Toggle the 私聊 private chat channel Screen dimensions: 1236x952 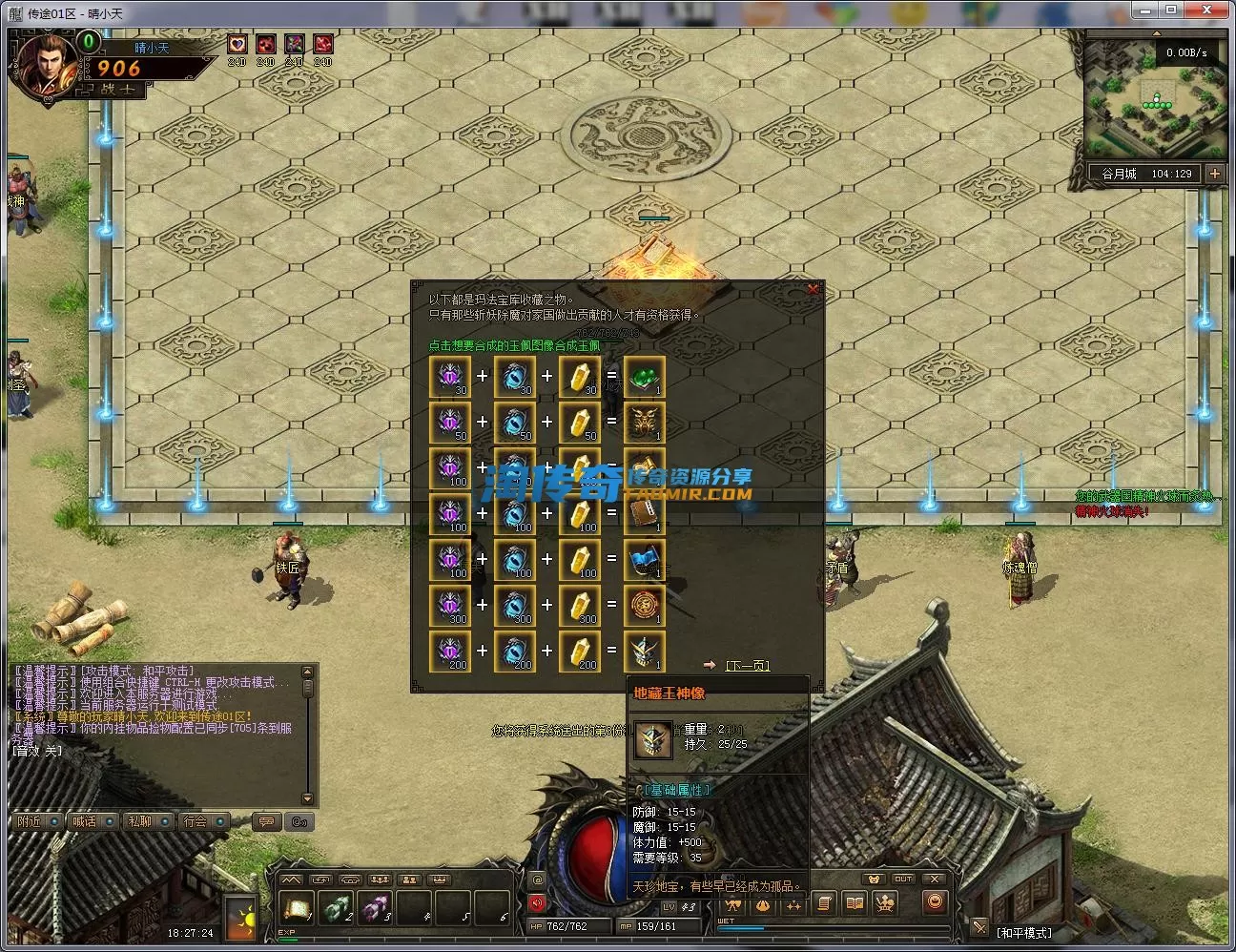coord(140,821)
